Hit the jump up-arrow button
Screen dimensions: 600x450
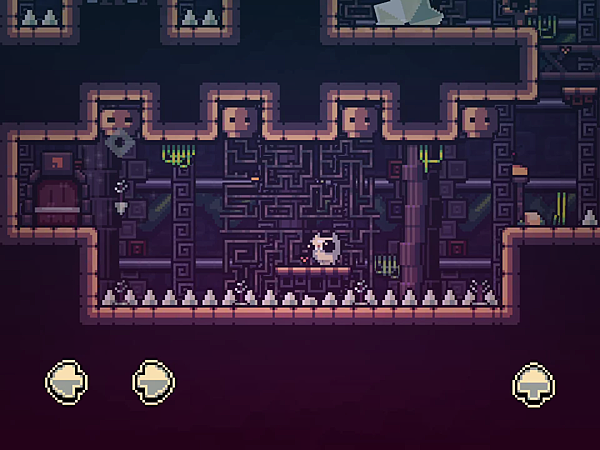pyautogui.click(x=534, y=382)
